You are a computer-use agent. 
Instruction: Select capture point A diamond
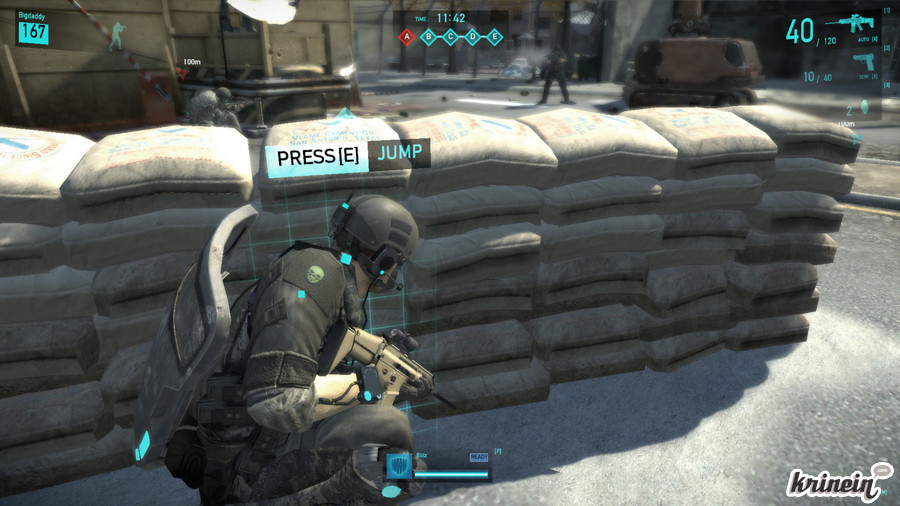[x=407, y=38]
